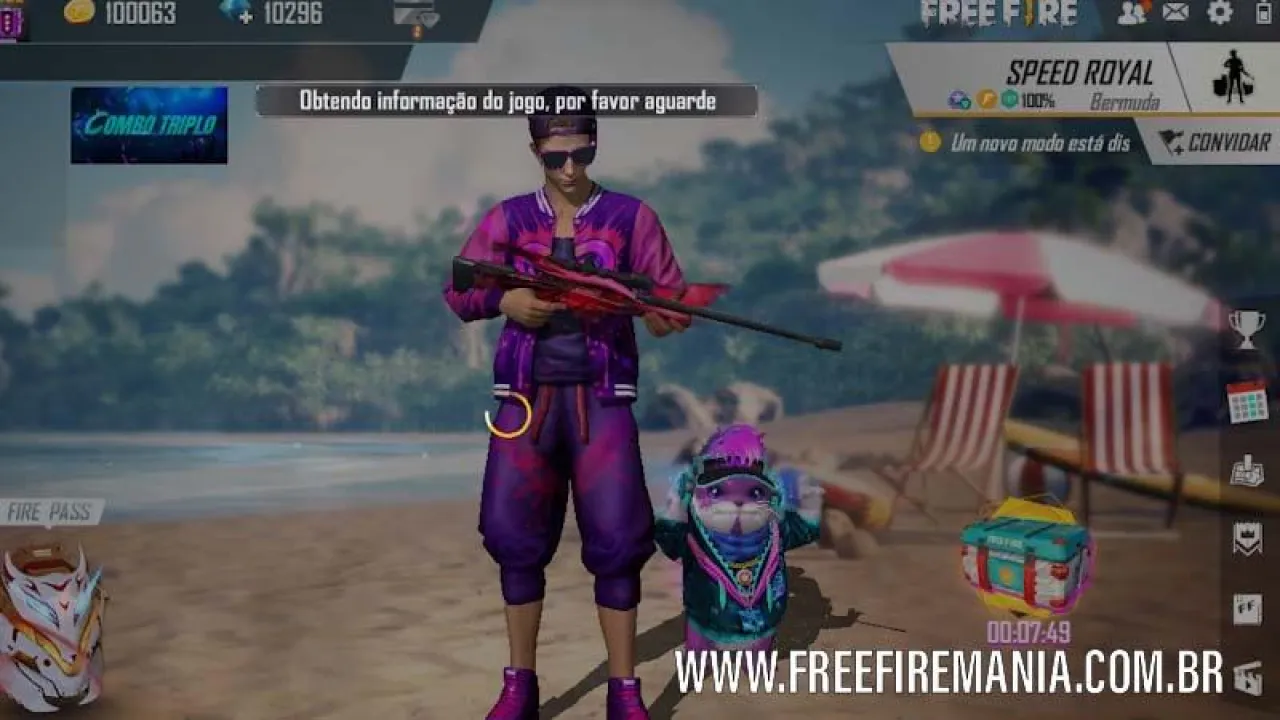This screenshot has width=1280, height=720.
Task: Open the loadout character icon beside Speed Royal
Action: [1234, 75]
